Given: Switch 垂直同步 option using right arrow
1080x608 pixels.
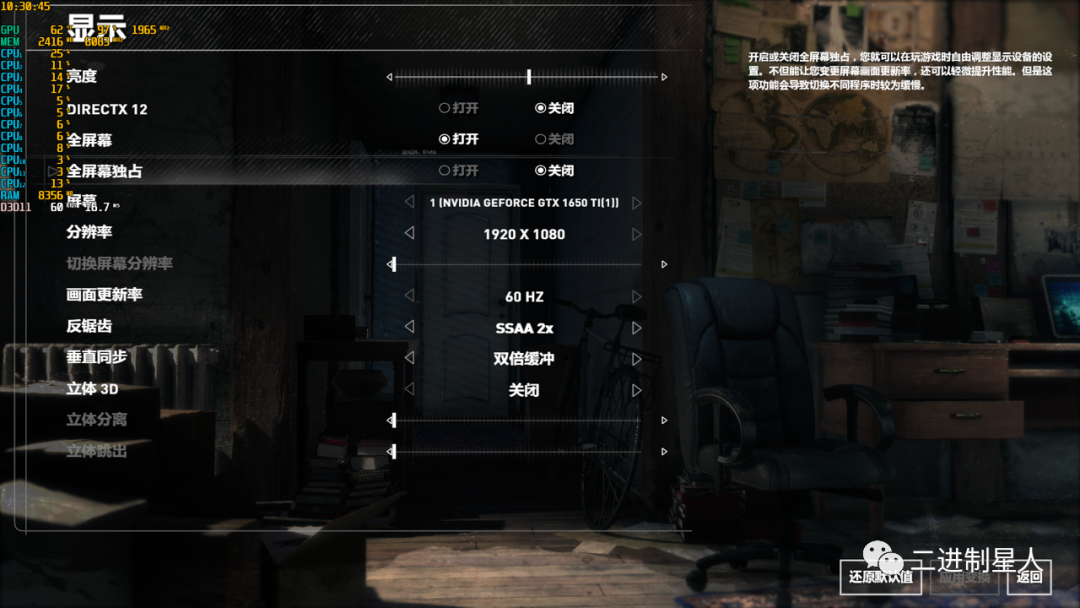Looking at the screenshot, I should [637, 359].
